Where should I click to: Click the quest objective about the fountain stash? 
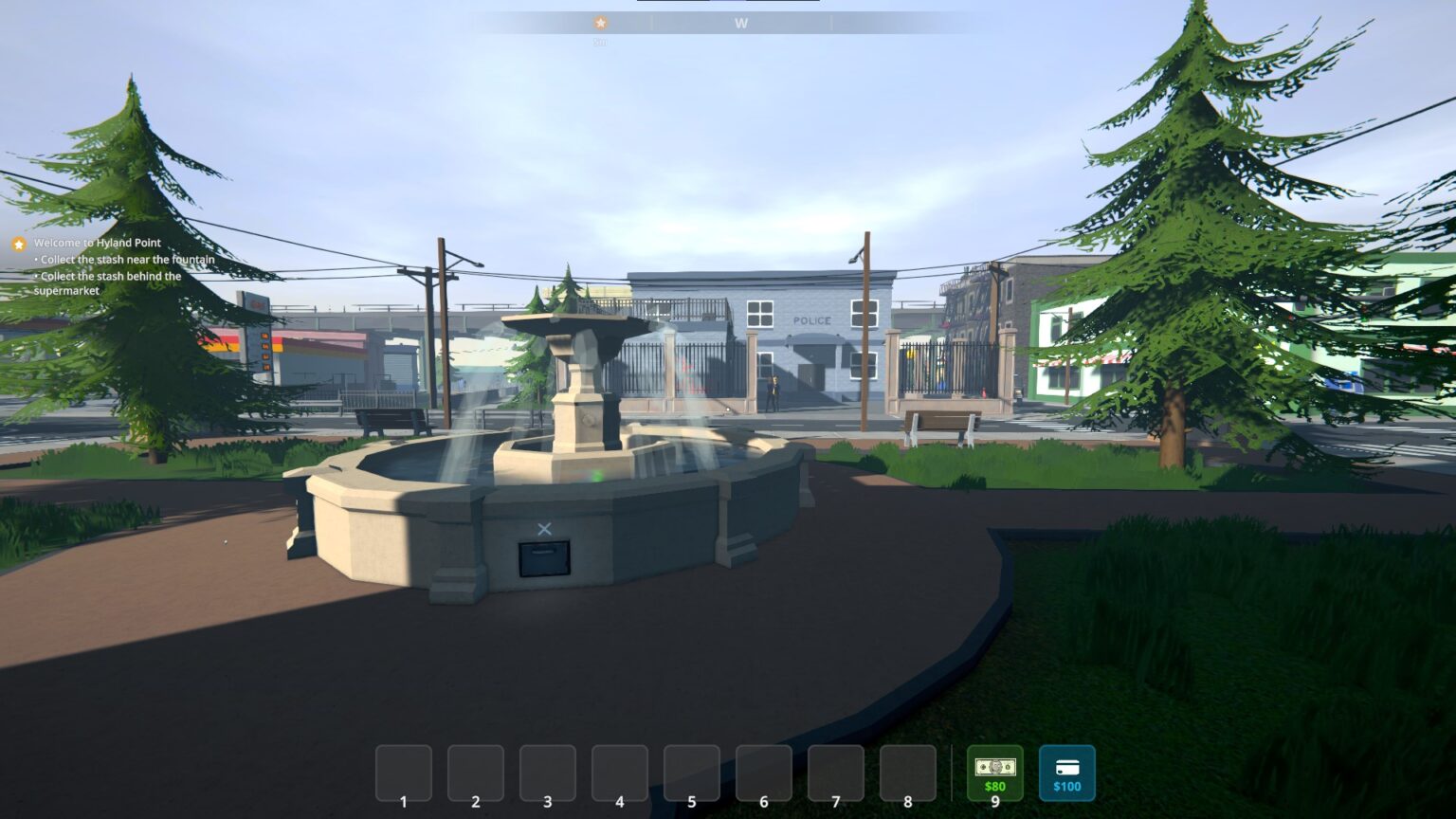123,259
